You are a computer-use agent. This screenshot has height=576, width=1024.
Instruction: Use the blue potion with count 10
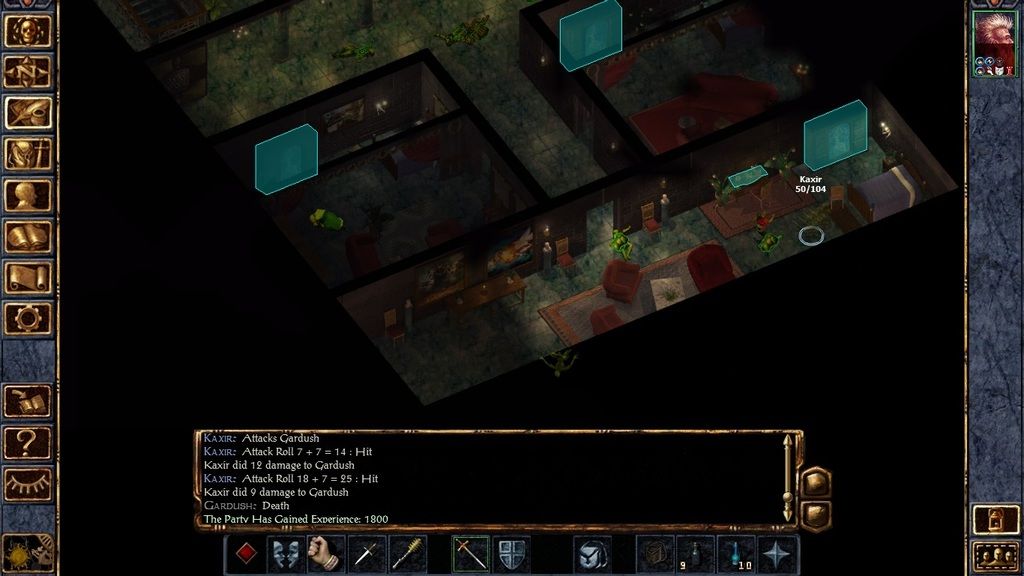[737, 555]
